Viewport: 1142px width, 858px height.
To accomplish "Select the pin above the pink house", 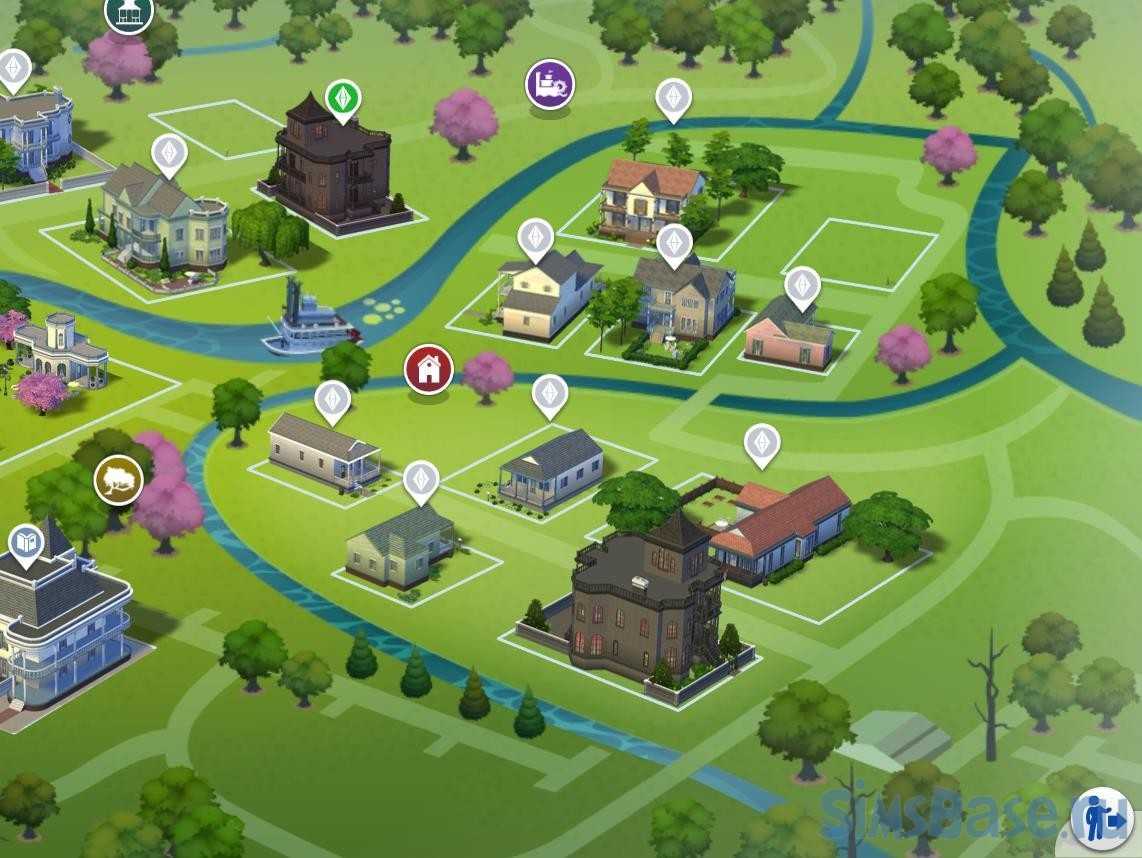I will [802, 287].
